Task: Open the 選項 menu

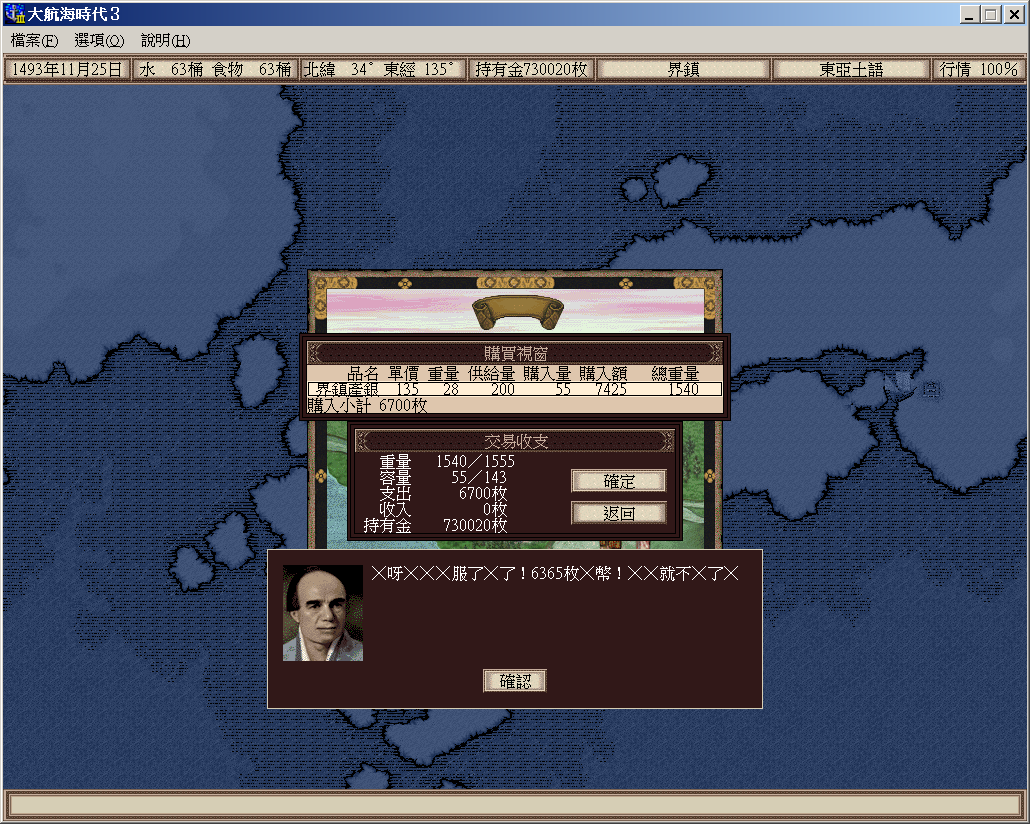Action: pyautogui.click(x=99, y=41)
